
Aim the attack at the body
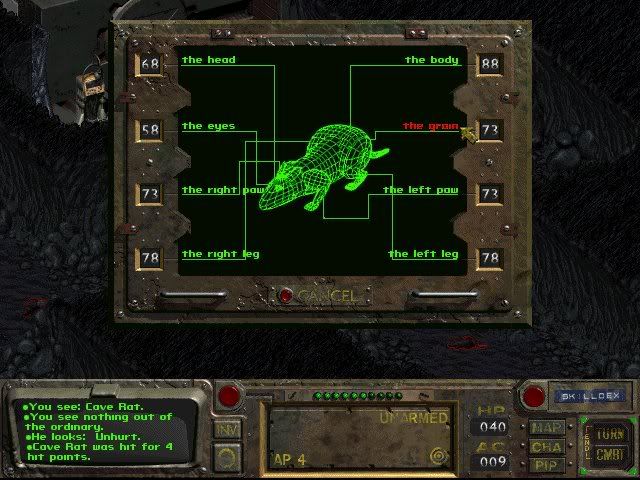coord(431,61)
